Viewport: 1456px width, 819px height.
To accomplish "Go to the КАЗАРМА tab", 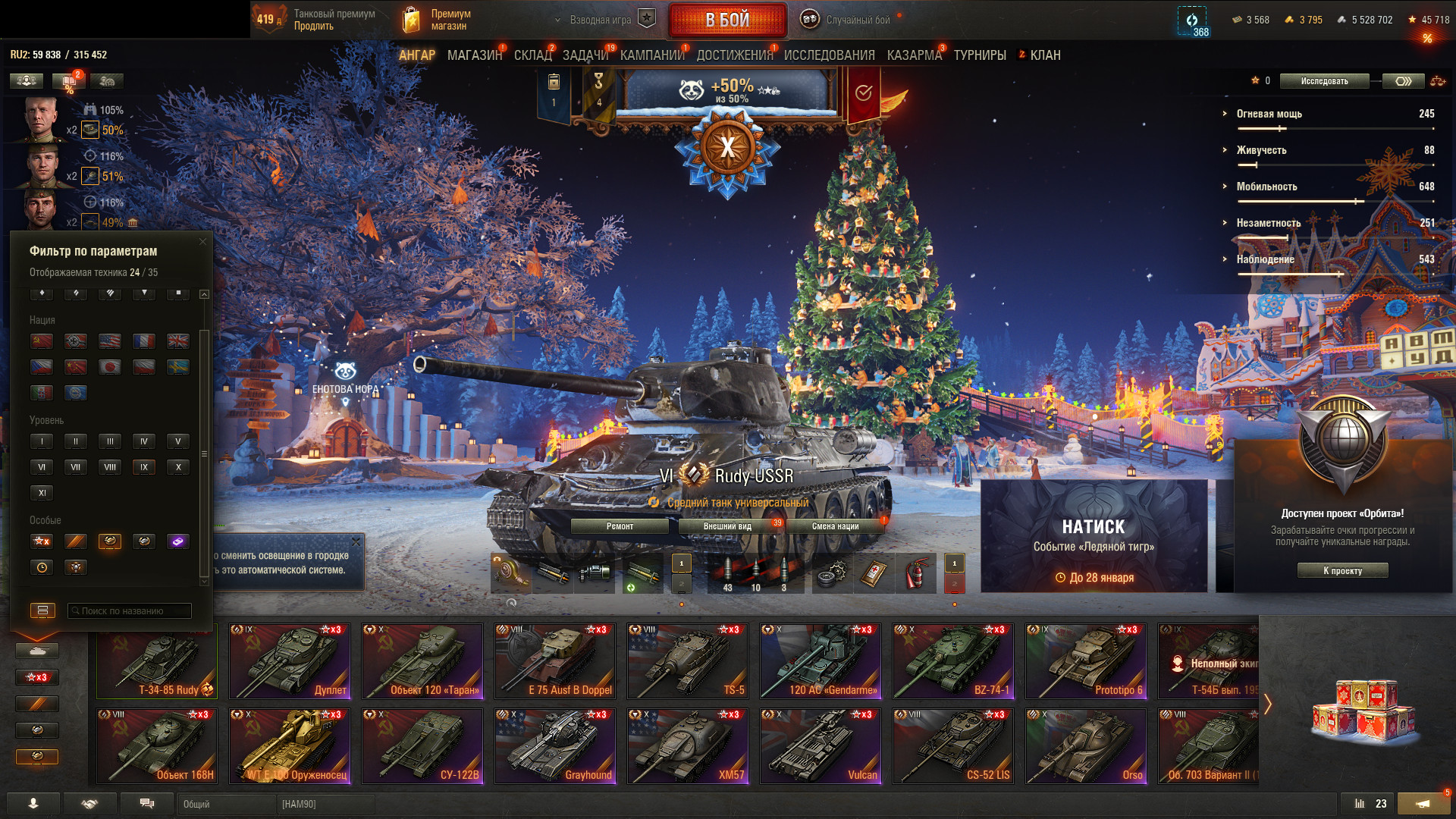I will click(914, 55).
